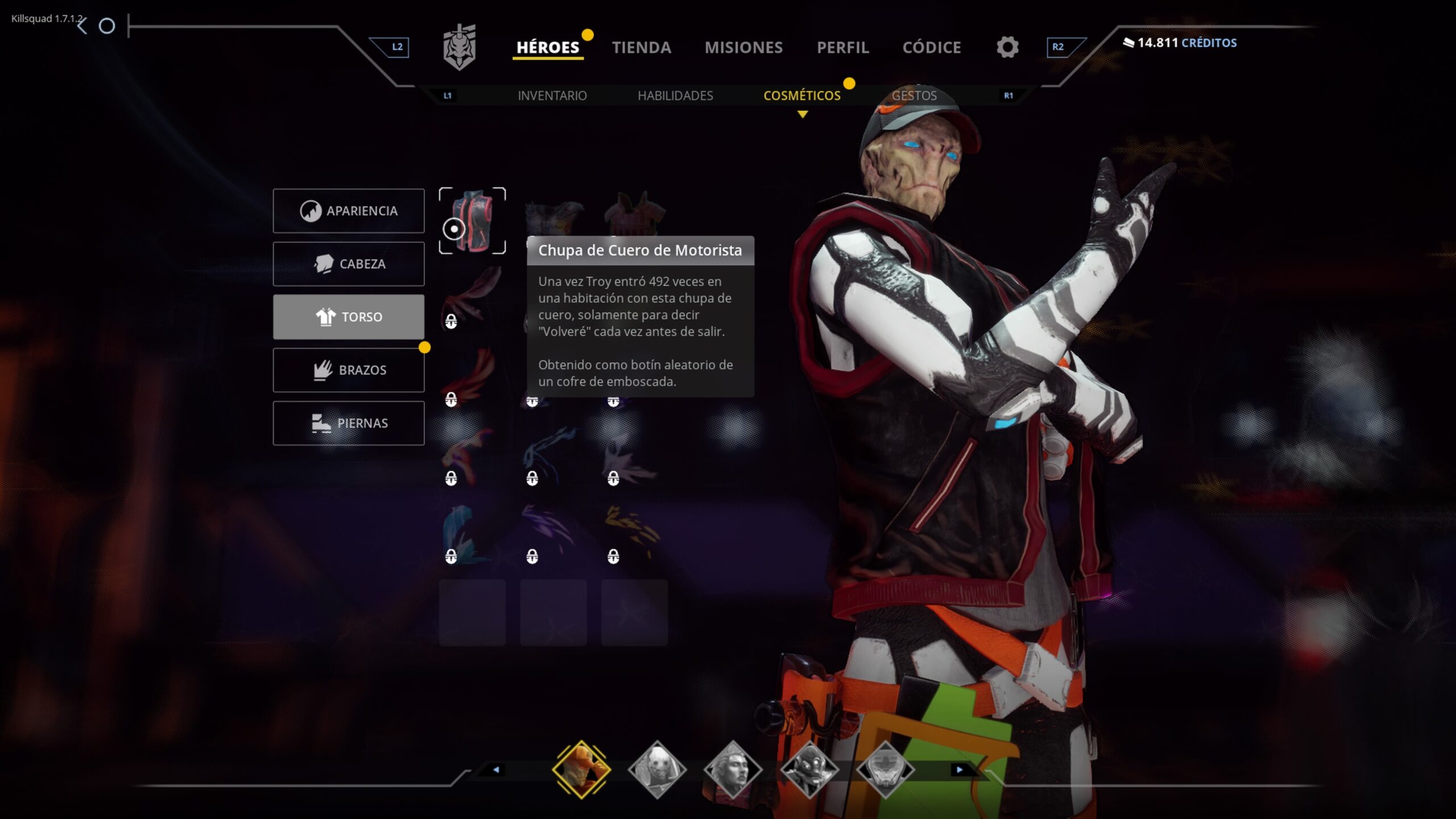The height and width of the screenshot is (819, 1456).
Task: Select the Torso cosmetic category
Action: (349, 317)
